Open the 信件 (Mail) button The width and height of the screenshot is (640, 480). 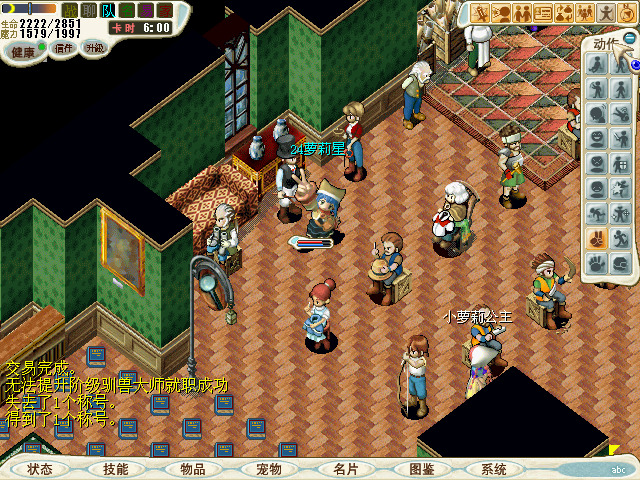click(x=64, y=47)
